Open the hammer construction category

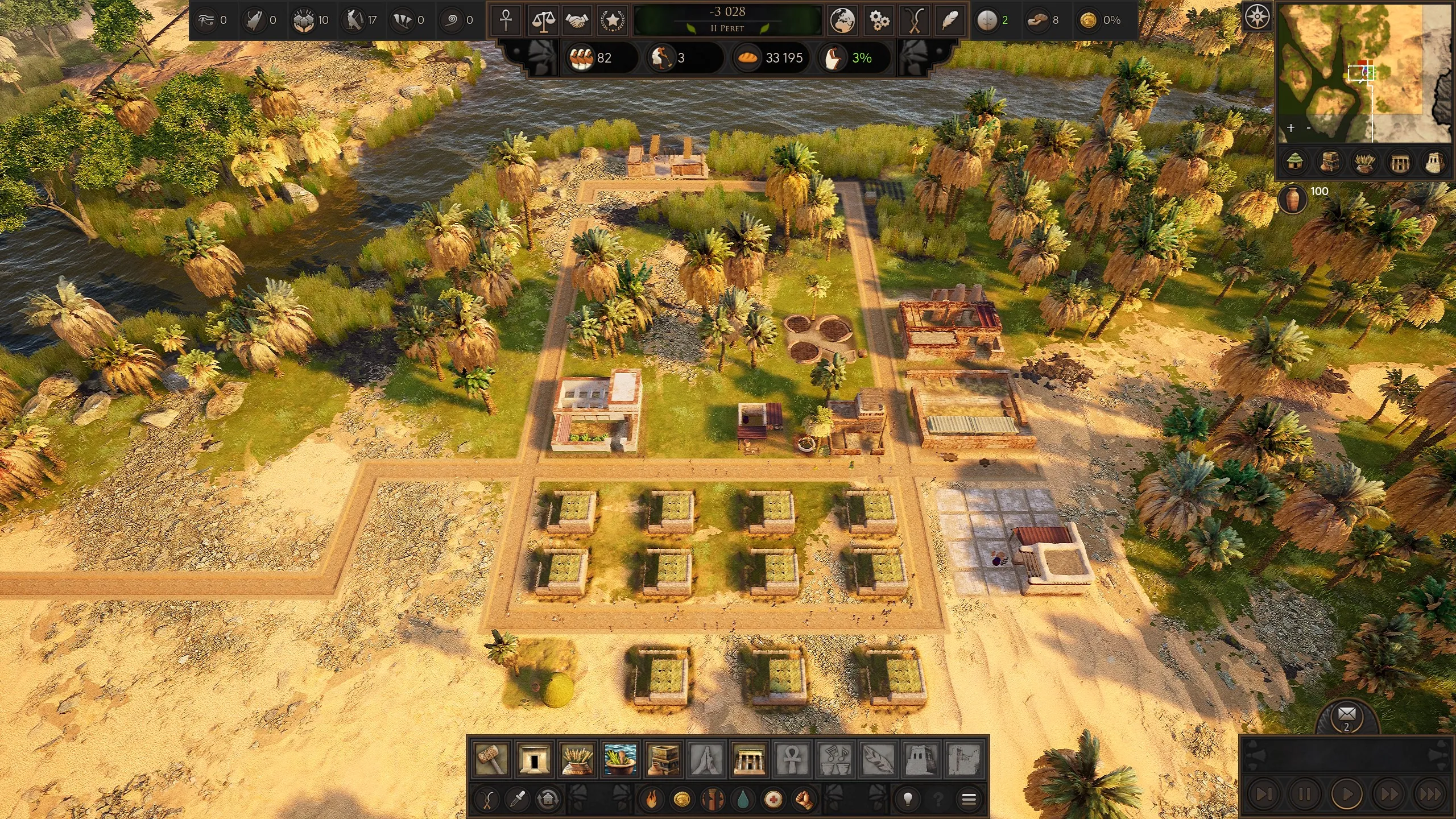[x=491, y=759]
